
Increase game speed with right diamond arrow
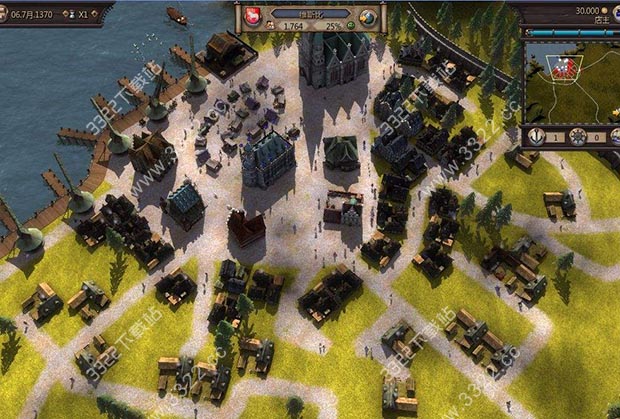pyautogui.click(x=93, y=16)
